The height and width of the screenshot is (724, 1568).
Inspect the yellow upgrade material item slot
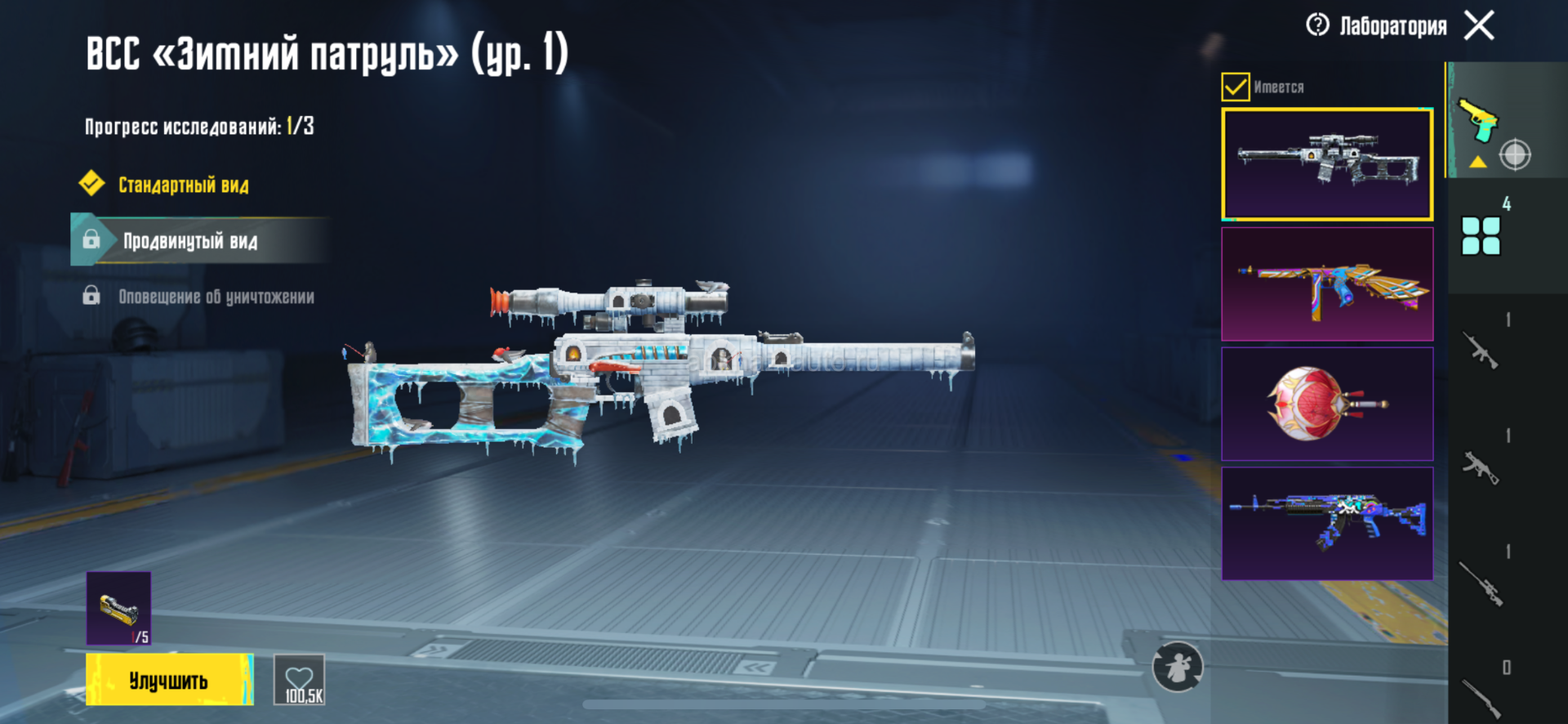pyautogui.click(x=119, y=609)
